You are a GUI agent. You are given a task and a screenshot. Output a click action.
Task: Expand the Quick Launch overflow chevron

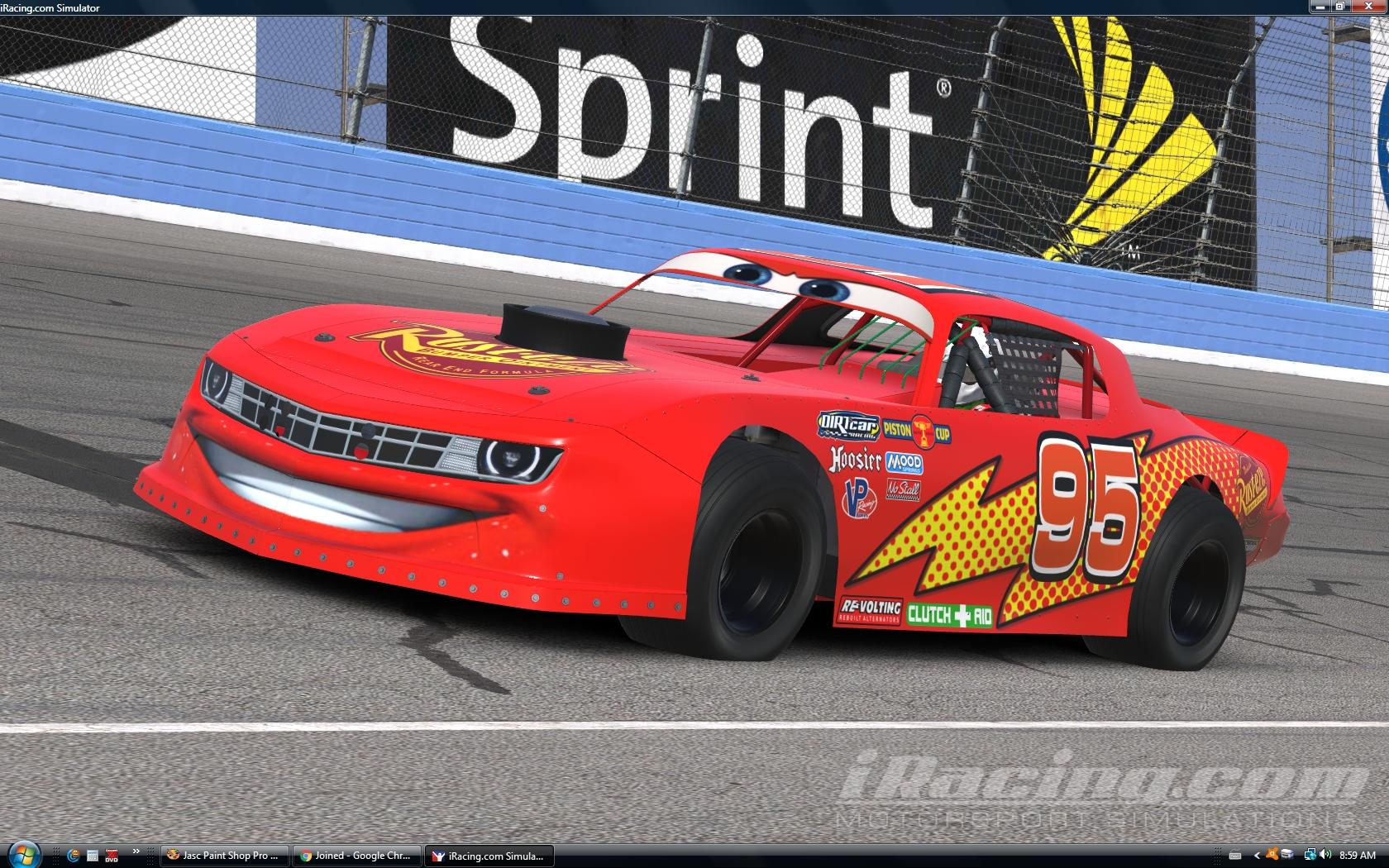[136, 852]
